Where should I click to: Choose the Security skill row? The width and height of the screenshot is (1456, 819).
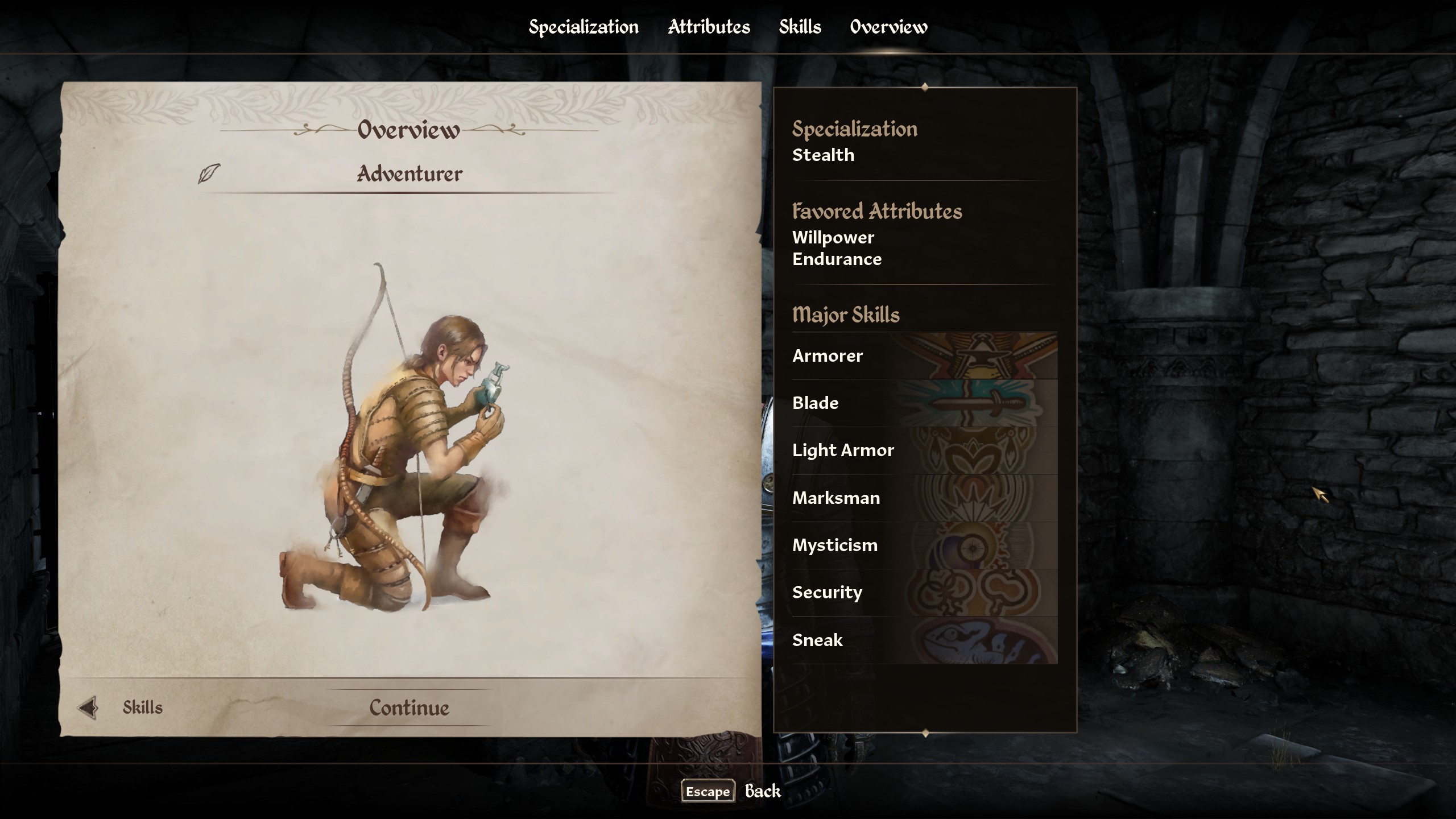[x=924, y=593]
